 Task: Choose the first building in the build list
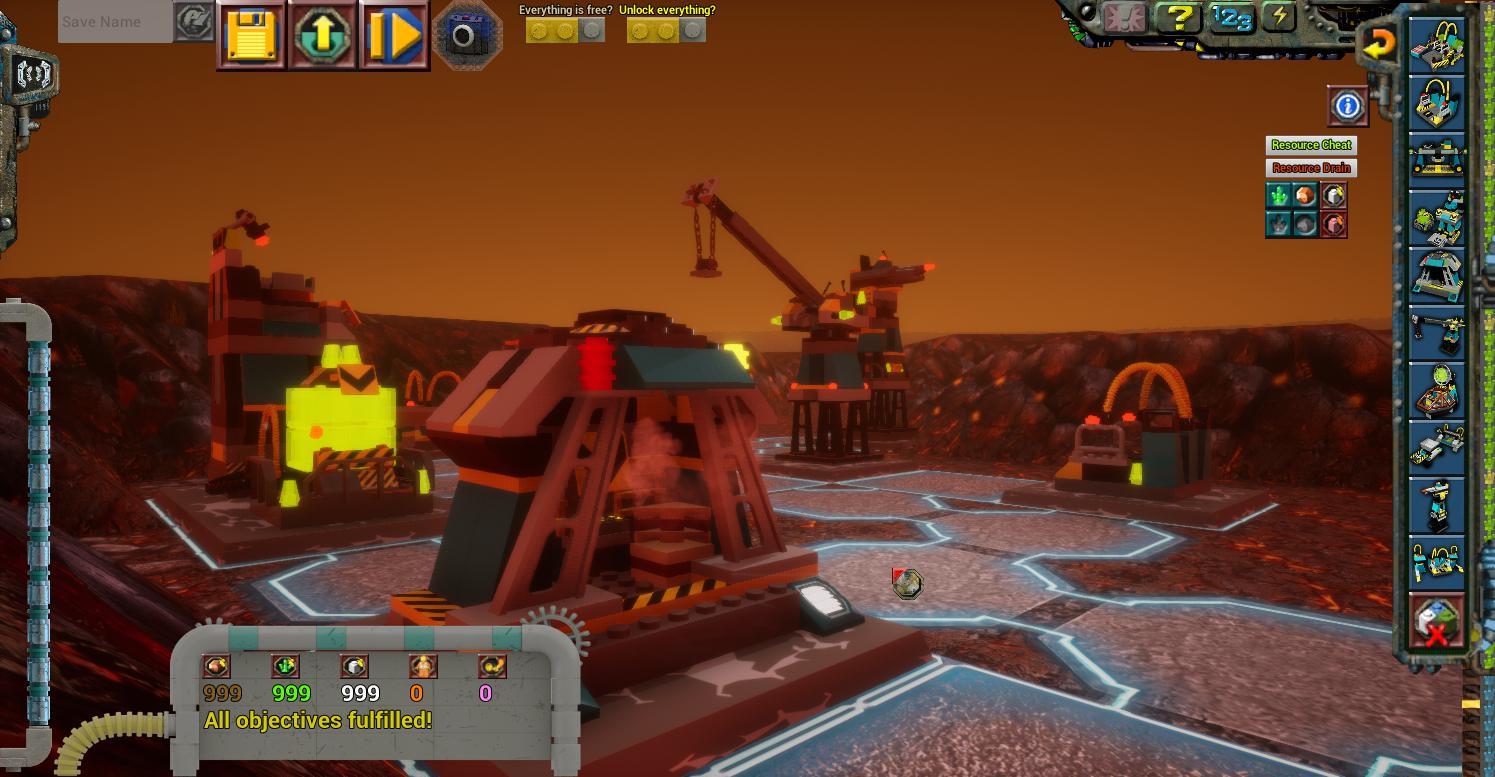click(1436, 43)
